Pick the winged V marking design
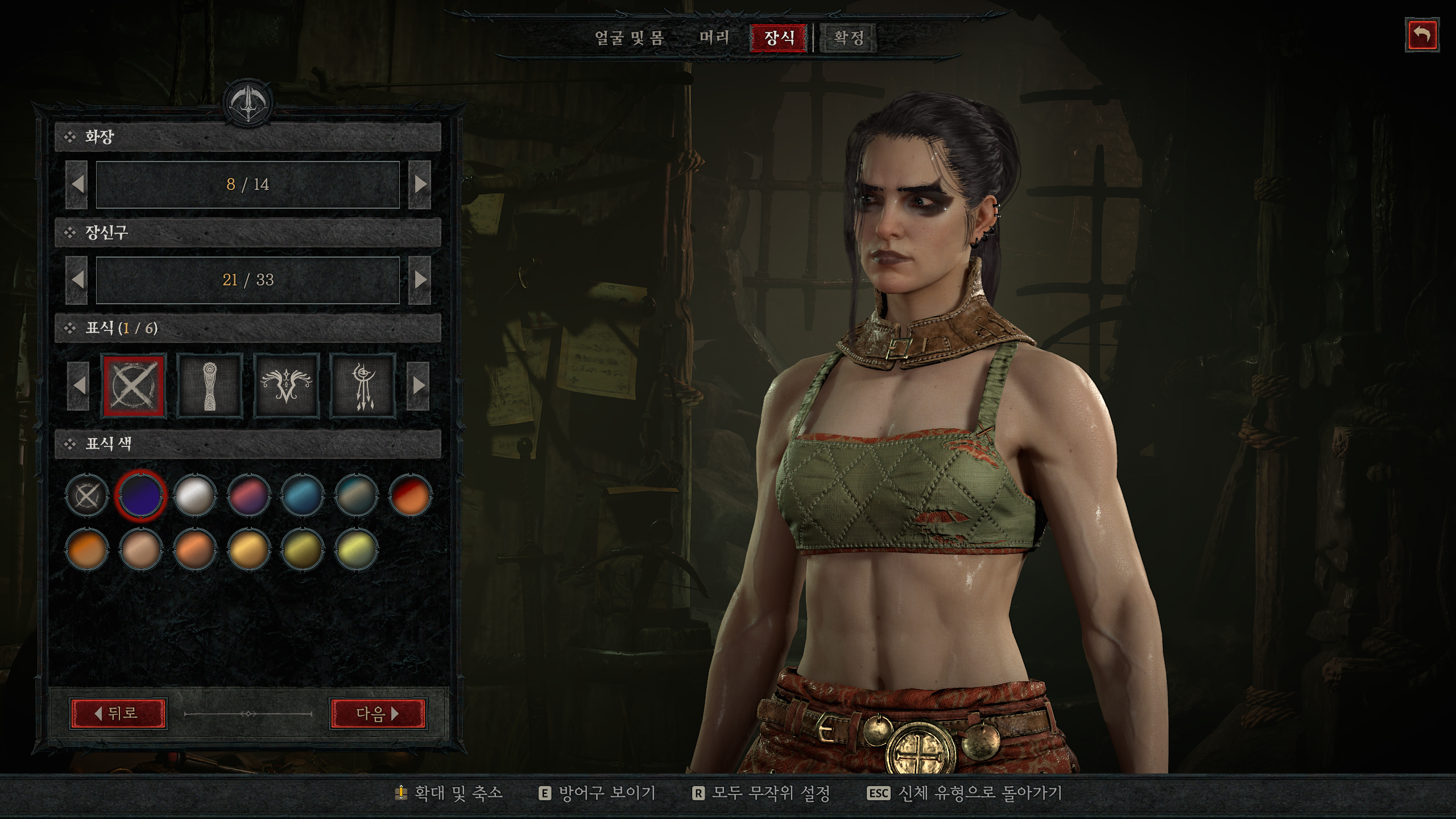The image size is (1456, 819). [286, 386]
